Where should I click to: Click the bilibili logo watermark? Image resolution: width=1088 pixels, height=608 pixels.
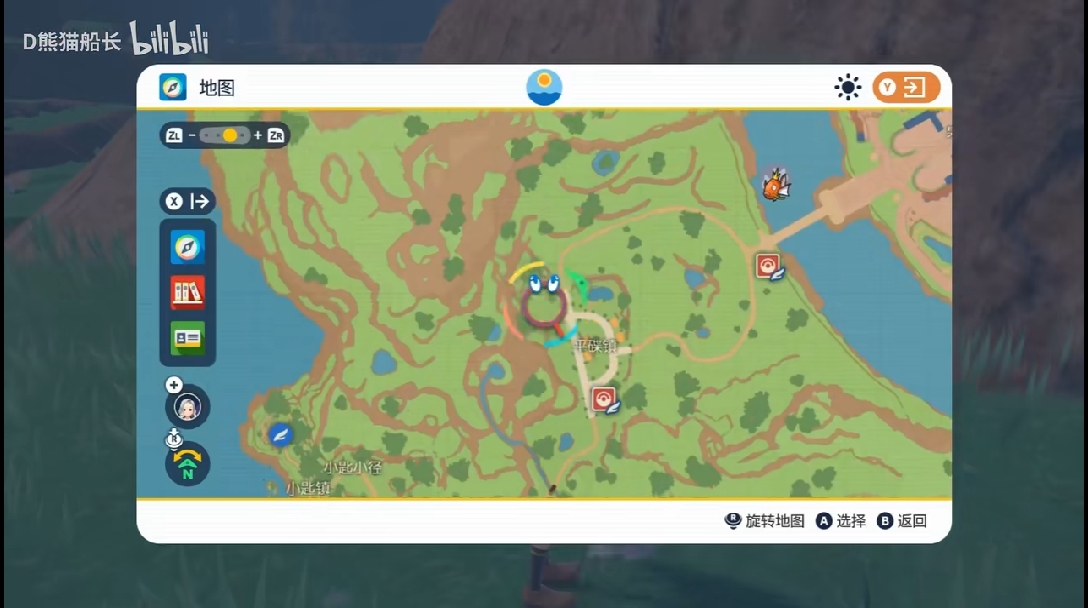[x=168, y=41]
